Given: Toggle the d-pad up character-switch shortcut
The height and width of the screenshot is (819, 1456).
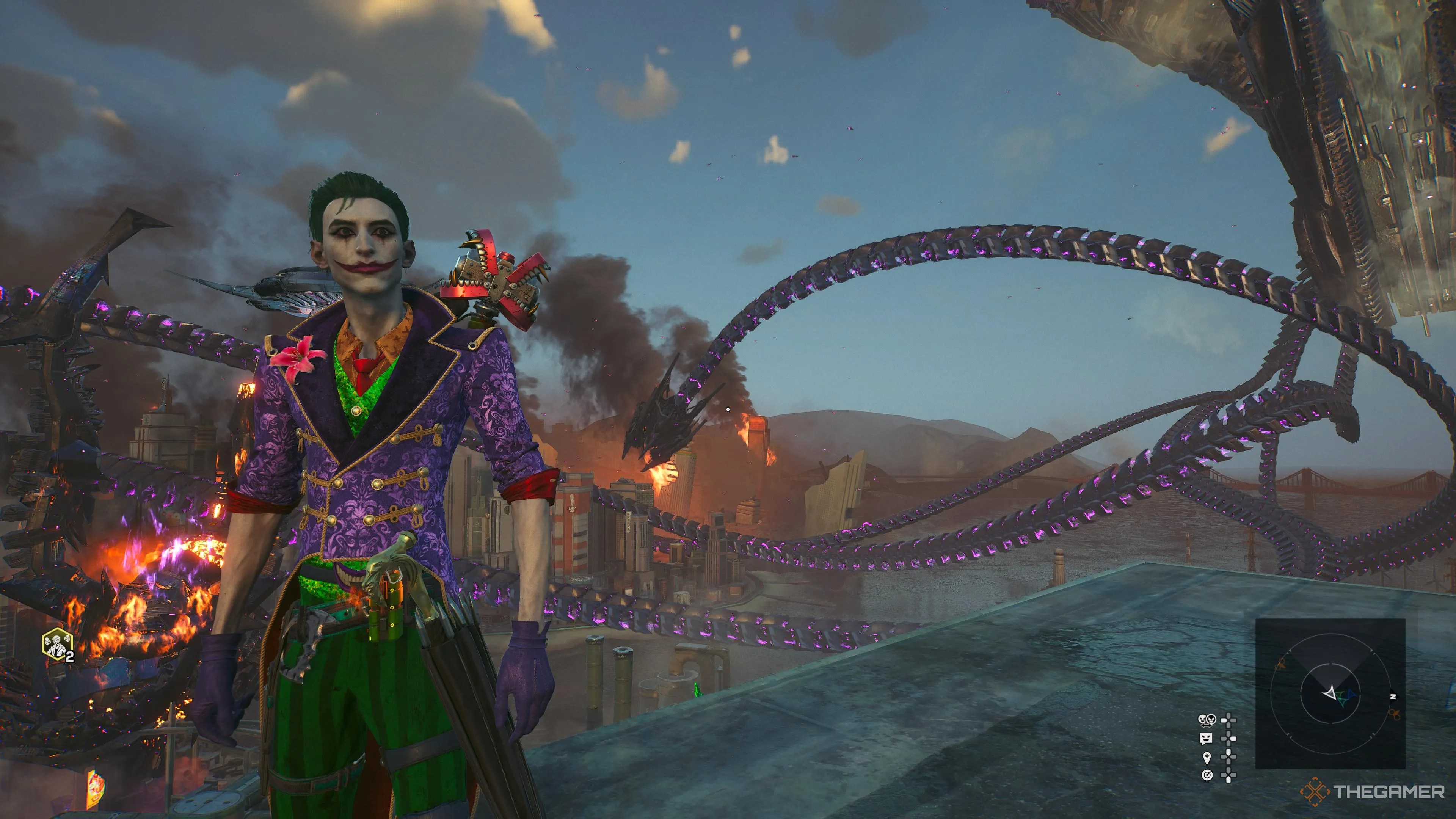Looking at the screenshot, I should pyautogui.click(x=1229, y=721).
